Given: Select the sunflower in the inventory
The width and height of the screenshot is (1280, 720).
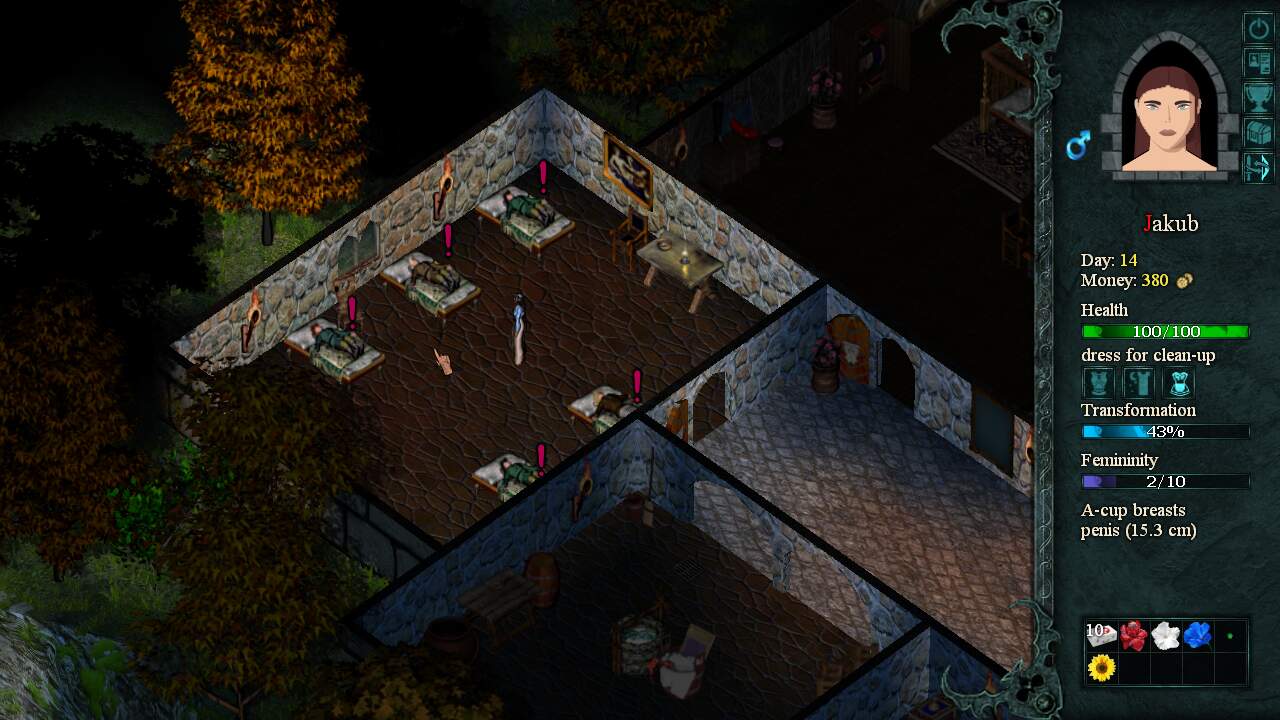Looking at the screenshot, I should point(1102,667).
